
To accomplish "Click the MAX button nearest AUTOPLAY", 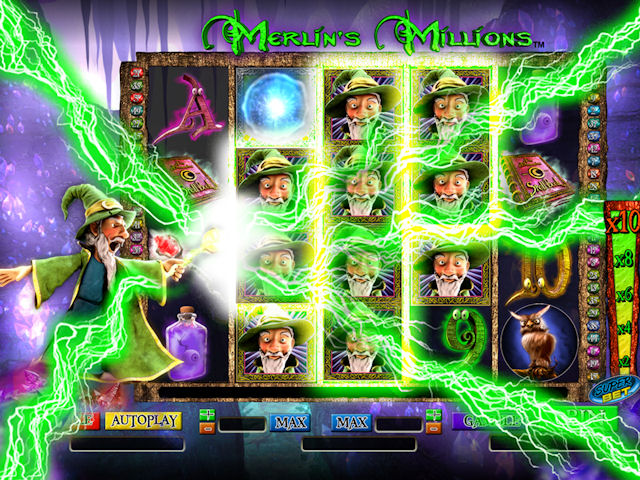I will pos(289,423).
